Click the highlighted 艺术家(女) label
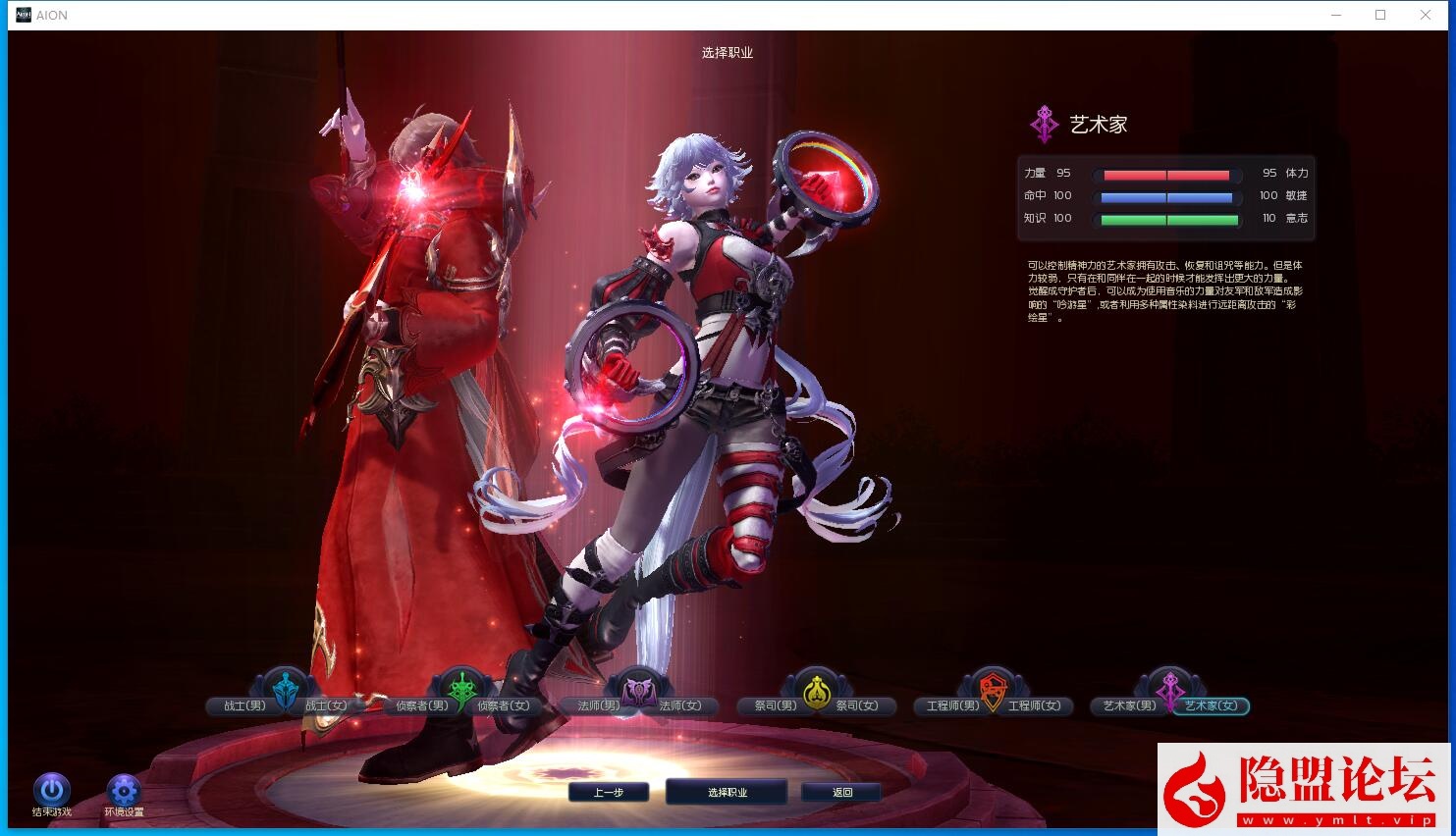The image size is (1456, 836). [1213, 705]
